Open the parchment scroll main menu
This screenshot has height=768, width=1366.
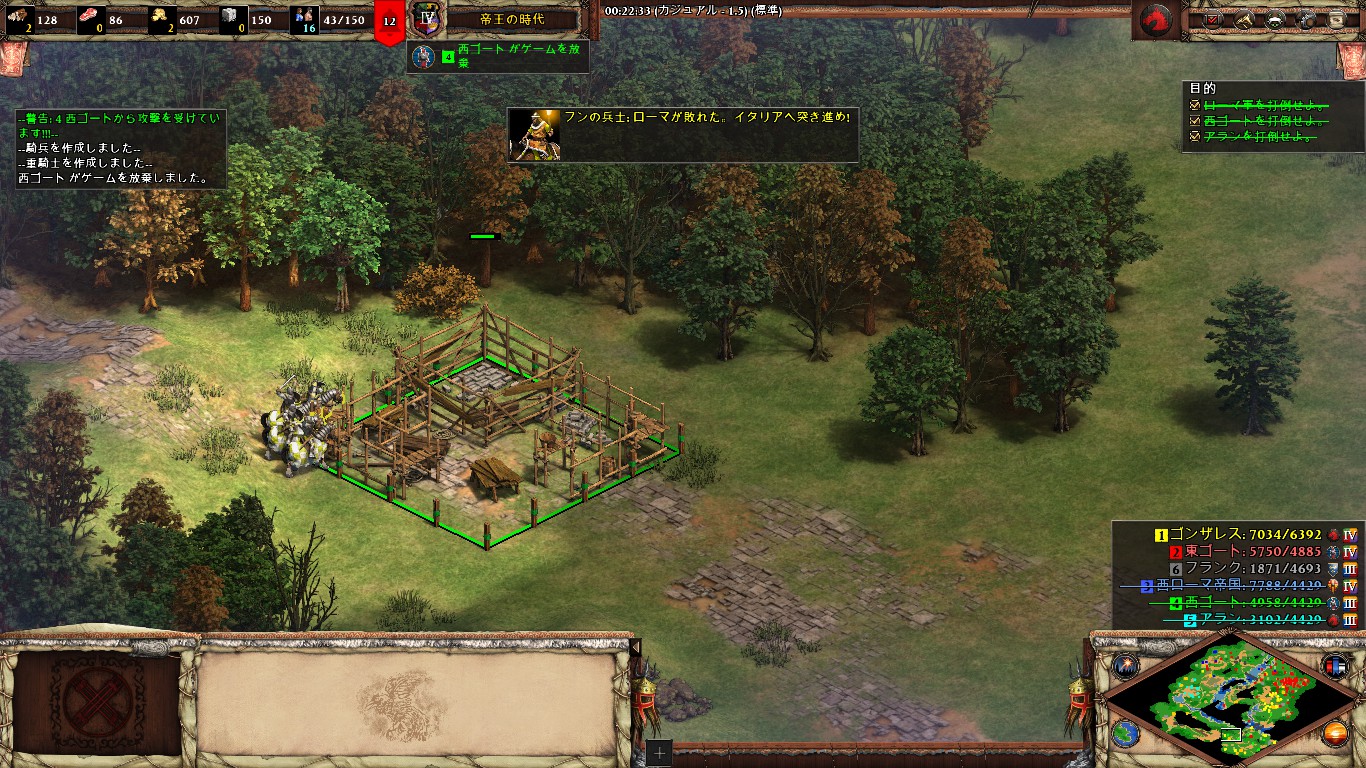1336,18
